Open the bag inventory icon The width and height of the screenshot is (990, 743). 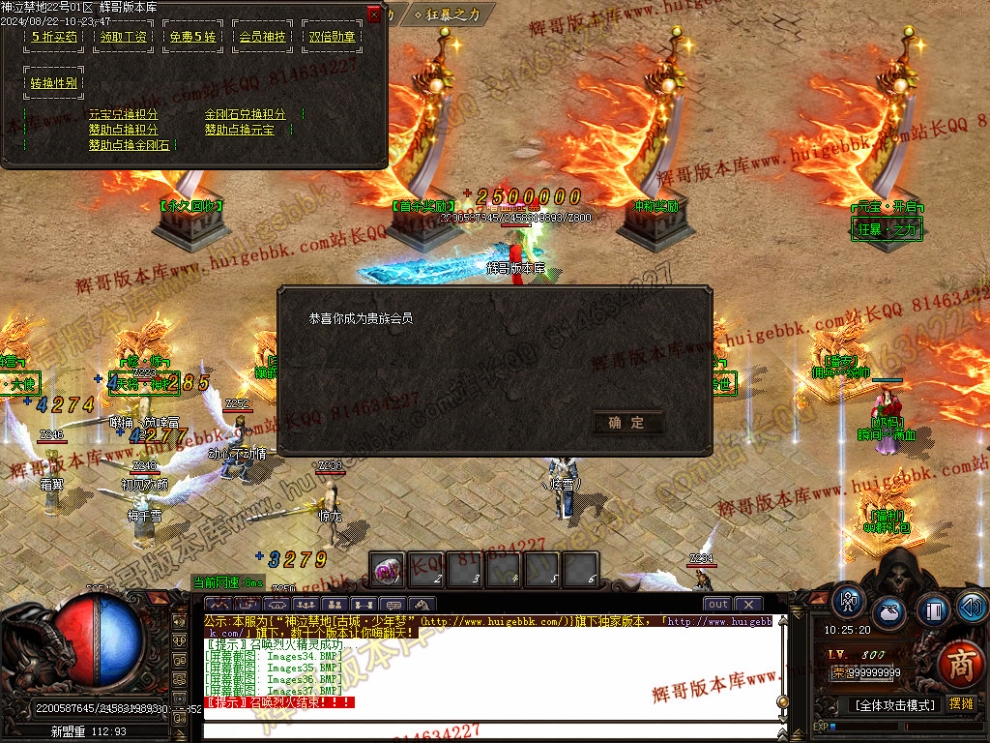tap(889, 611)
